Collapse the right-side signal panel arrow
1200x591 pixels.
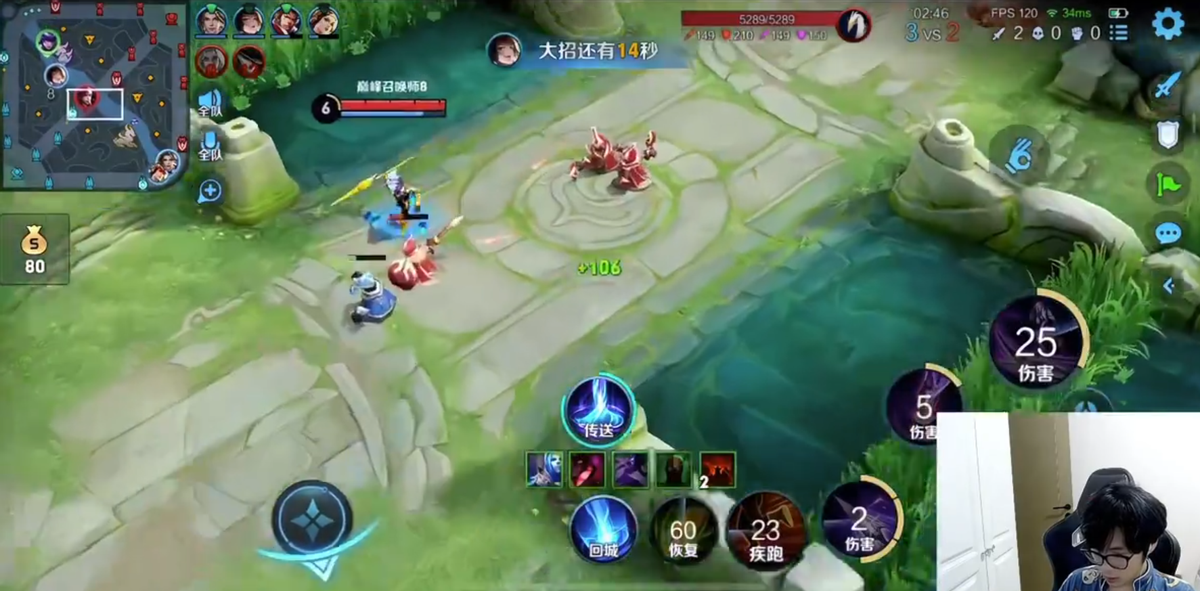point(1168,286)
